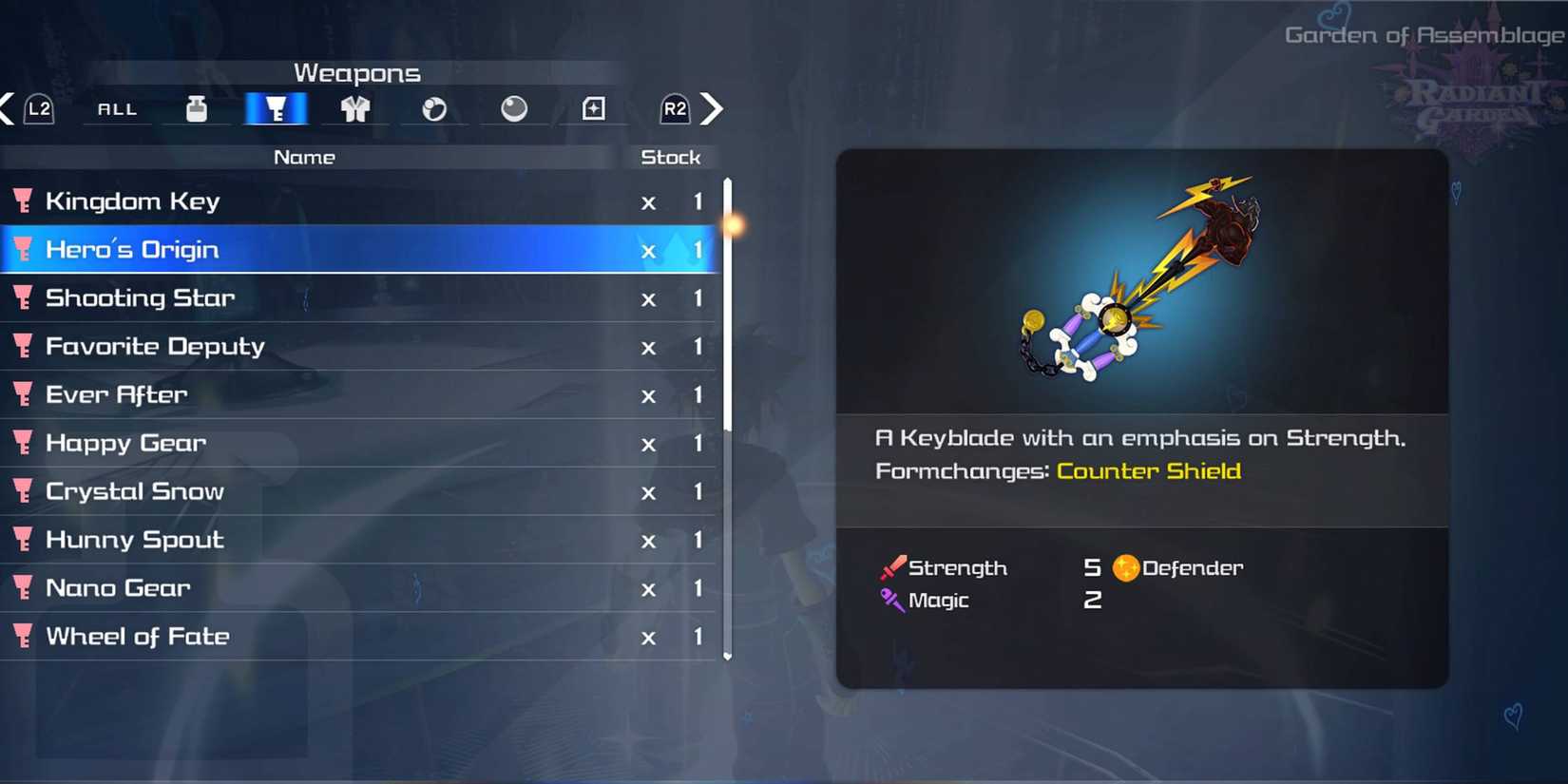Viewport: 1568px width, 784px height.
Task: Click the Weapons header title
Action: click(357, 72)
